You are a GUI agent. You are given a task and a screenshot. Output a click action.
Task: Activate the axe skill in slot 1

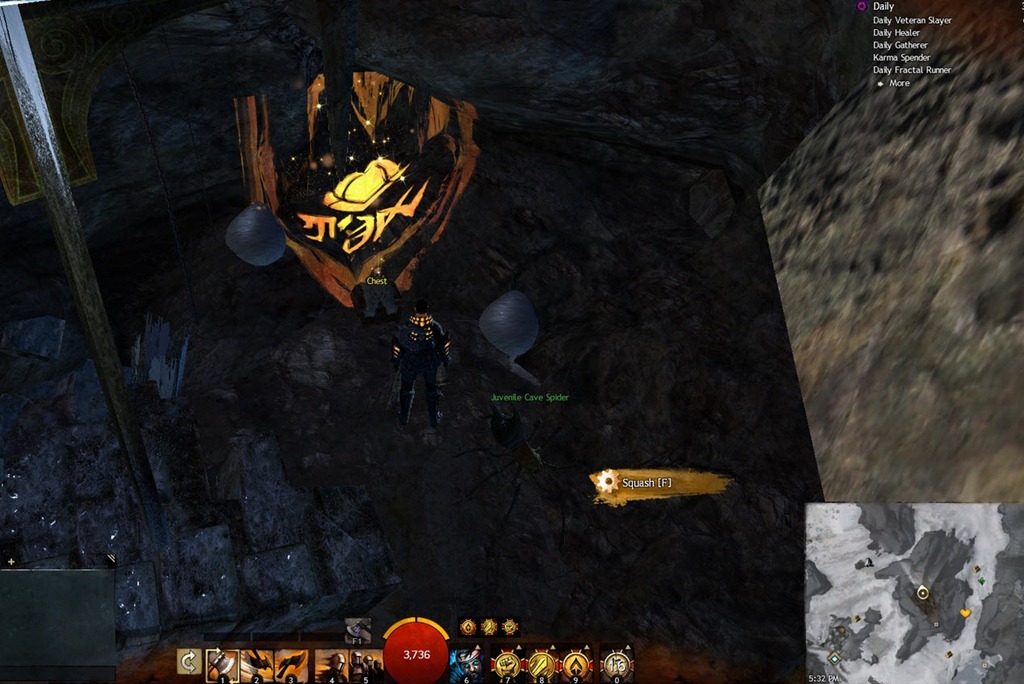click(222, 664)
